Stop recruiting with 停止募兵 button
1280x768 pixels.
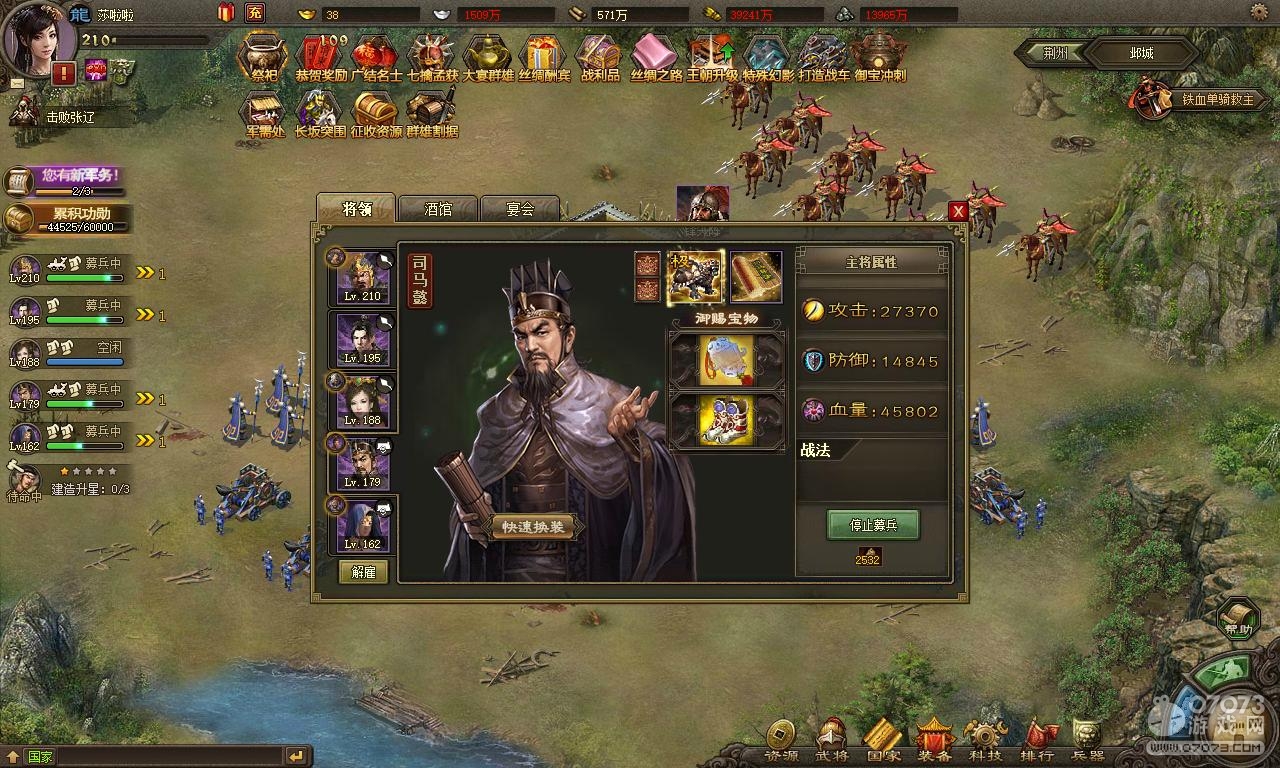coord(872,524)
